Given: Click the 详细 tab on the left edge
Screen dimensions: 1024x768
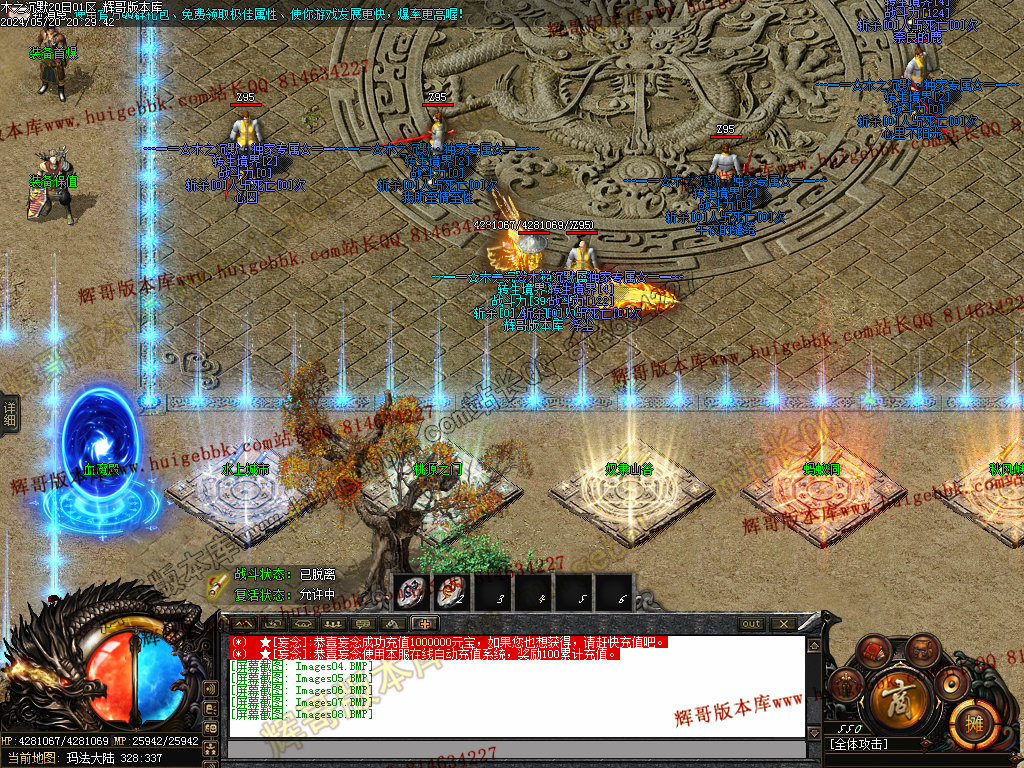Looking at the screenshot, I should 10,410.
